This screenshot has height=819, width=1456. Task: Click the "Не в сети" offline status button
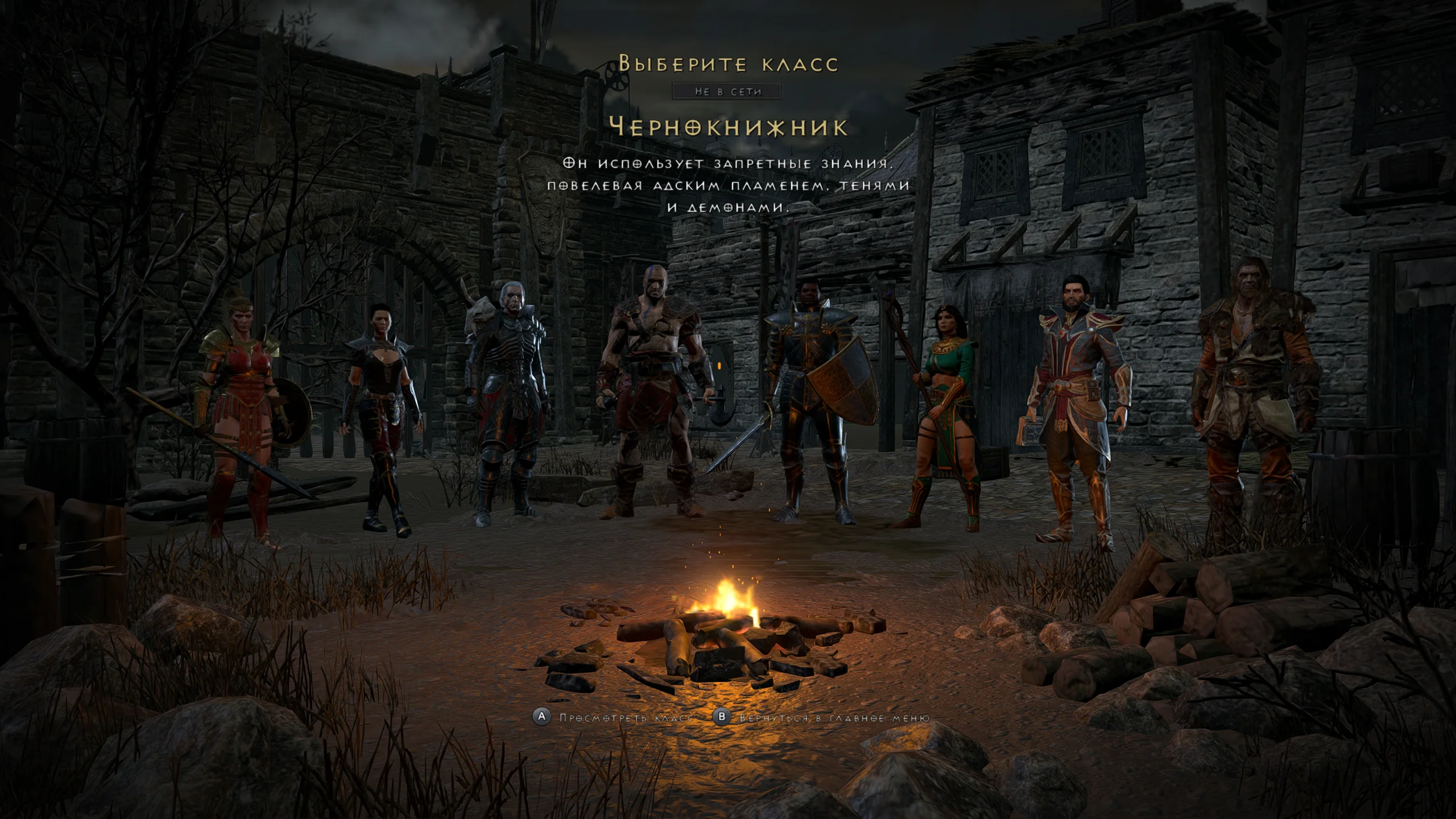click(727, 92)
